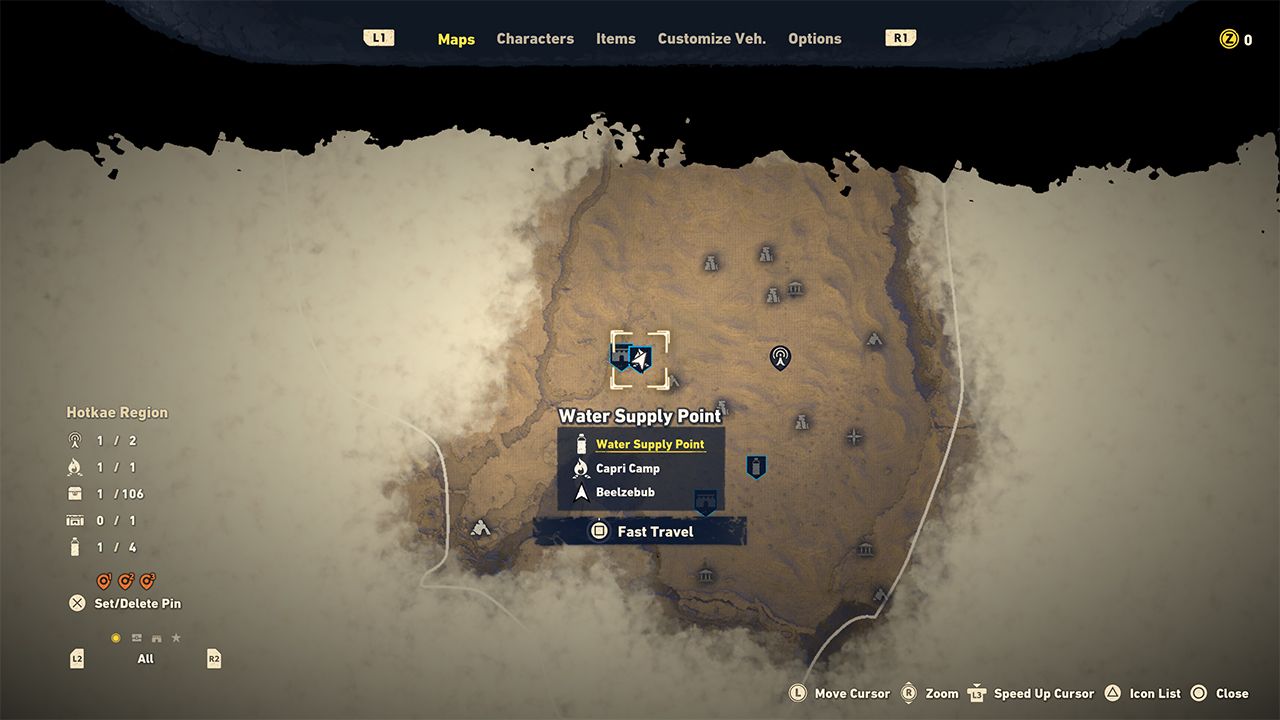
Task: Select the campfire icon showing 1/1
Action: point(74,467)
